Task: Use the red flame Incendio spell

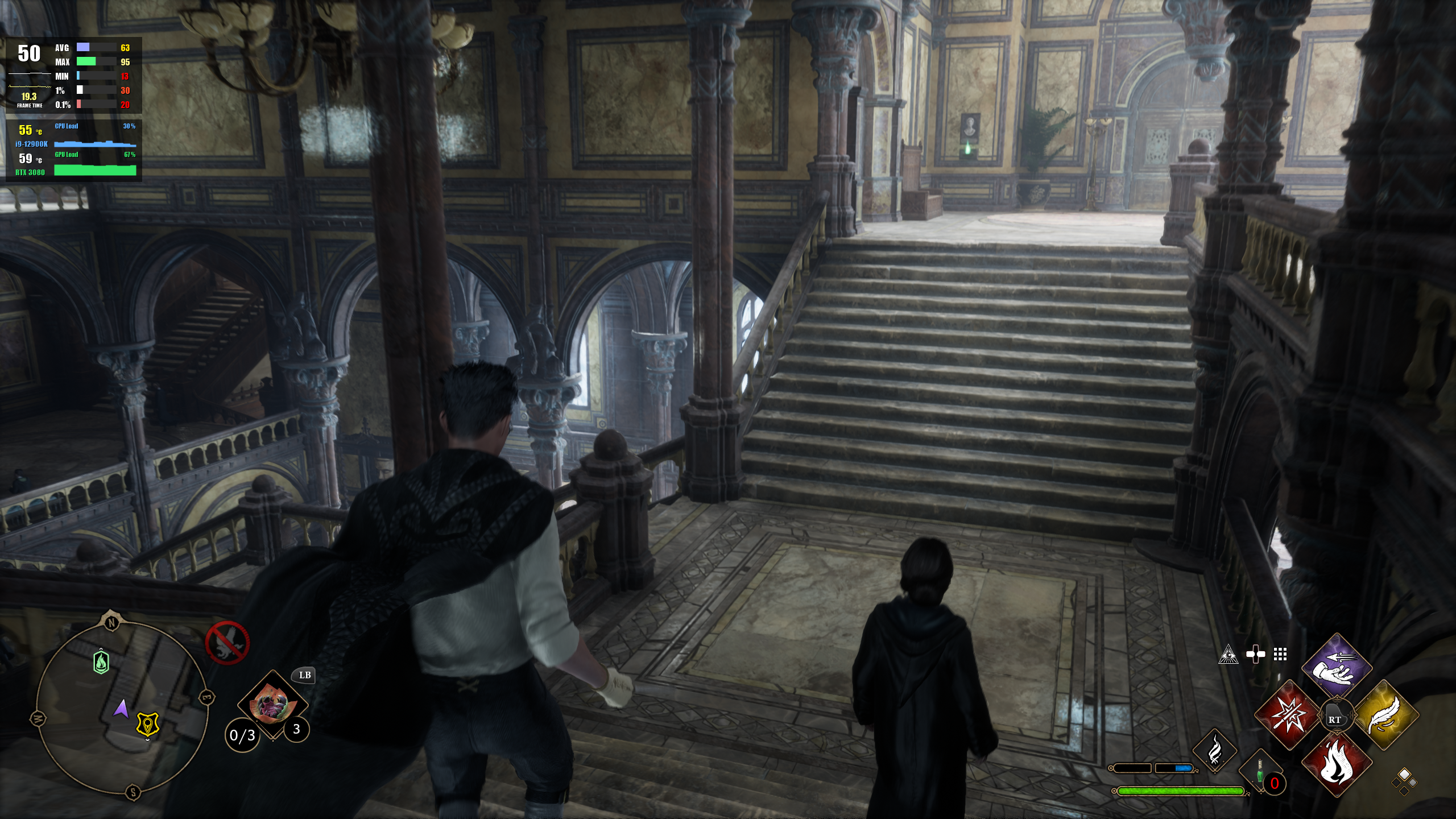Action: pyautogui.click(x=1336, y=764)
